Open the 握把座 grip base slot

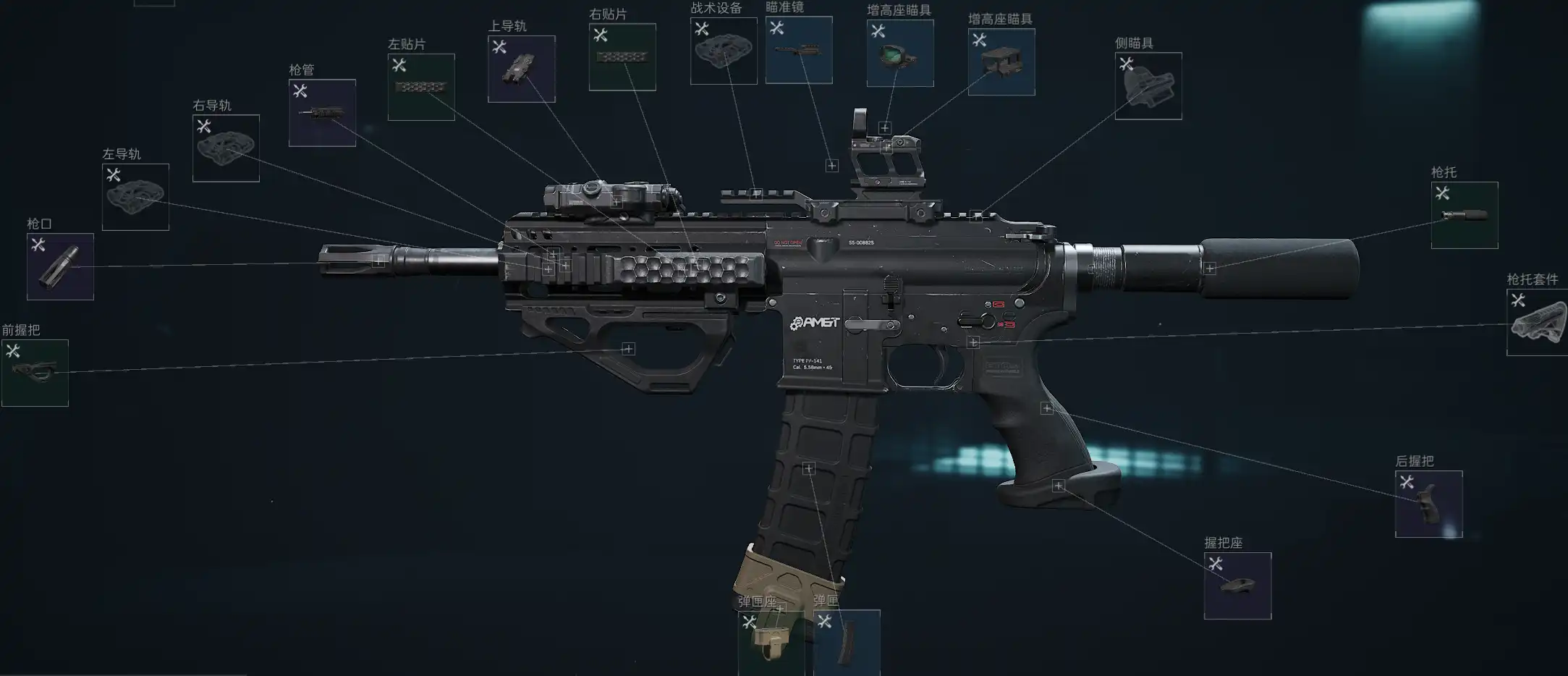pos(1237,586)
